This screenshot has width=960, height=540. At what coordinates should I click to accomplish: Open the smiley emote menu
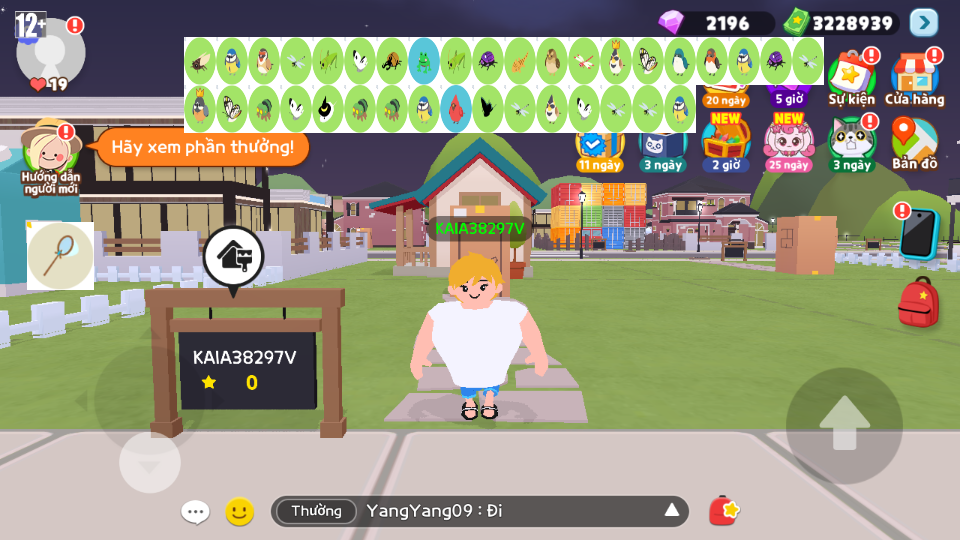(239, 512)
